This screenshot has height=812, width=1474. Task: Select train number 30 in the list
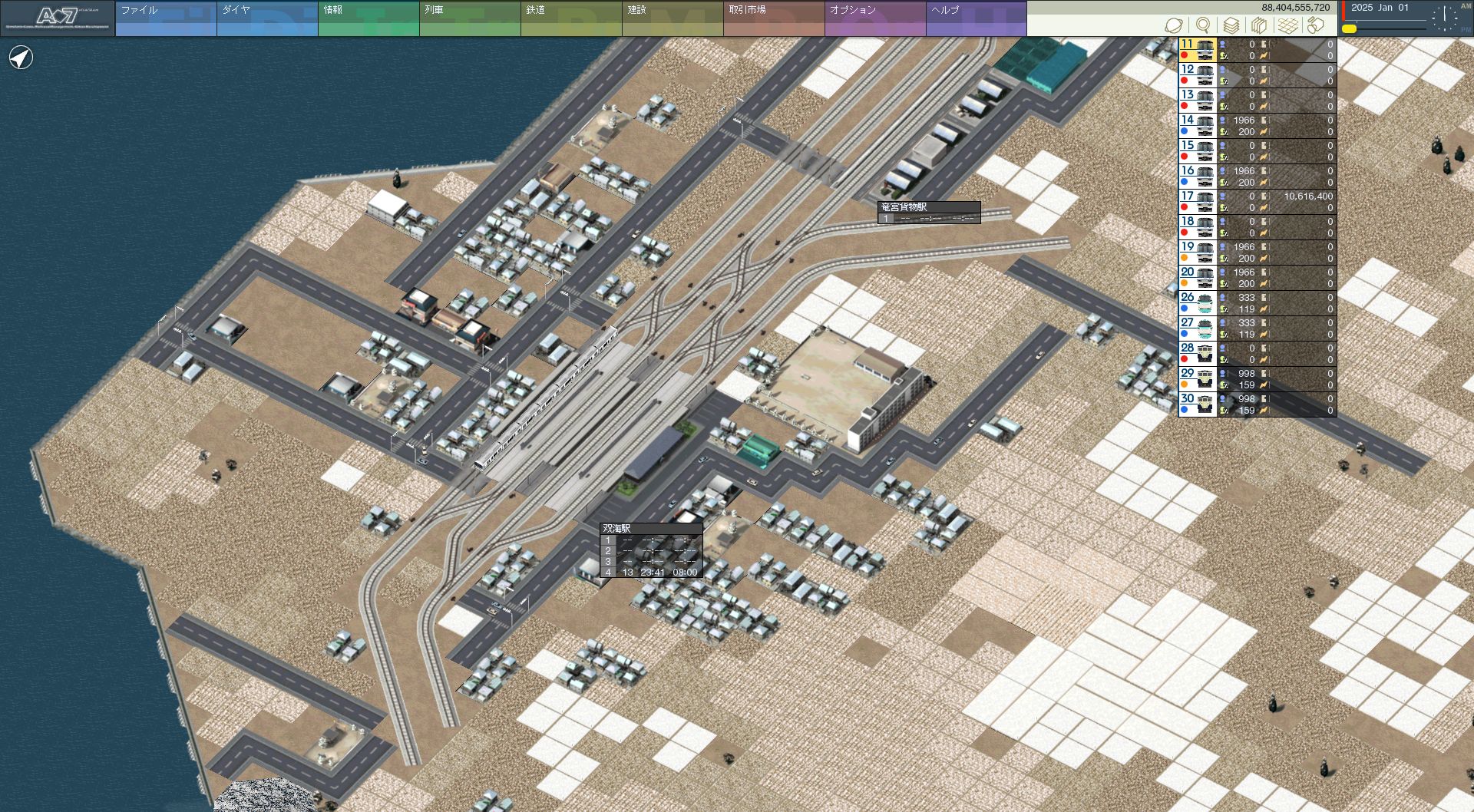[x=1197, y=404]
